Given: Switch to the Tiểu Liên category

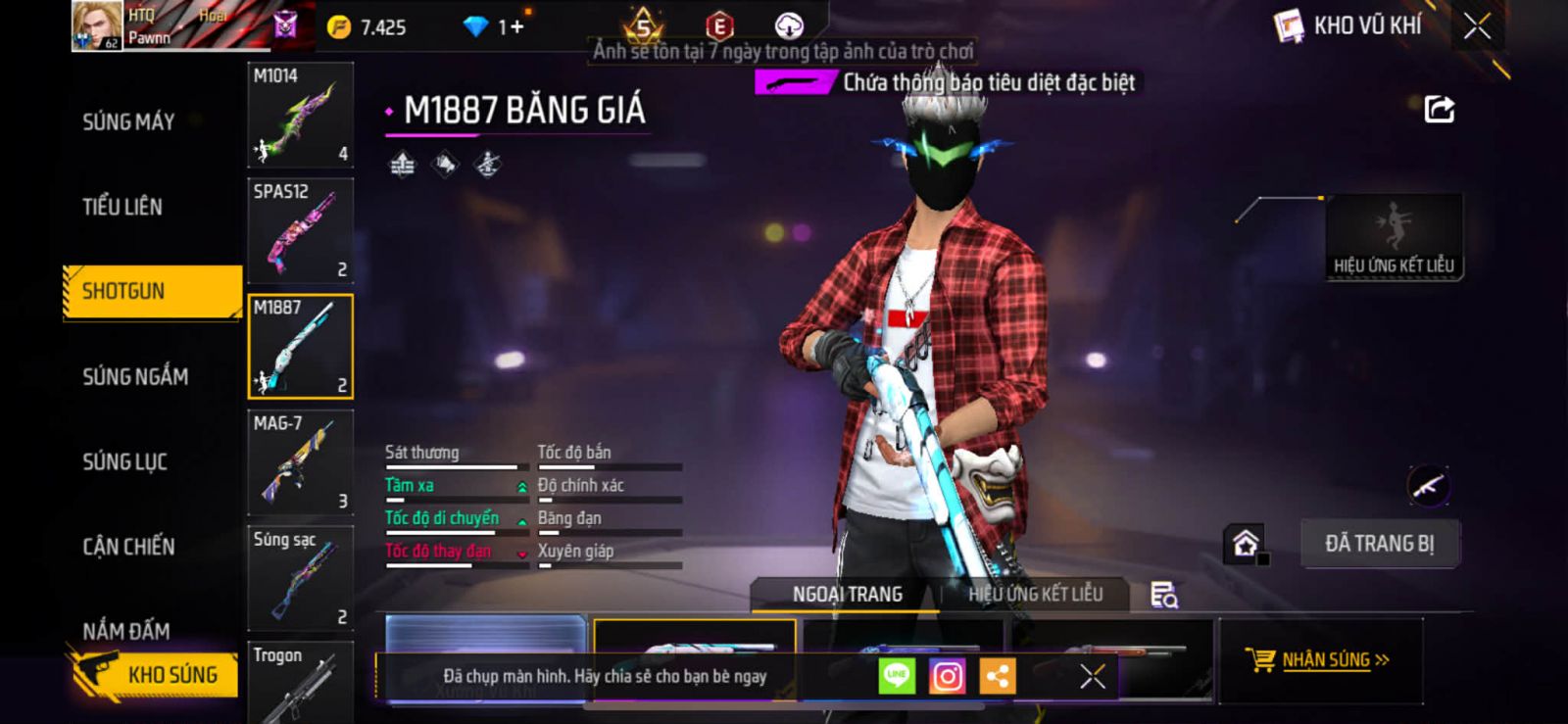Looking at the screenshot, I should [x=122, y=207].
